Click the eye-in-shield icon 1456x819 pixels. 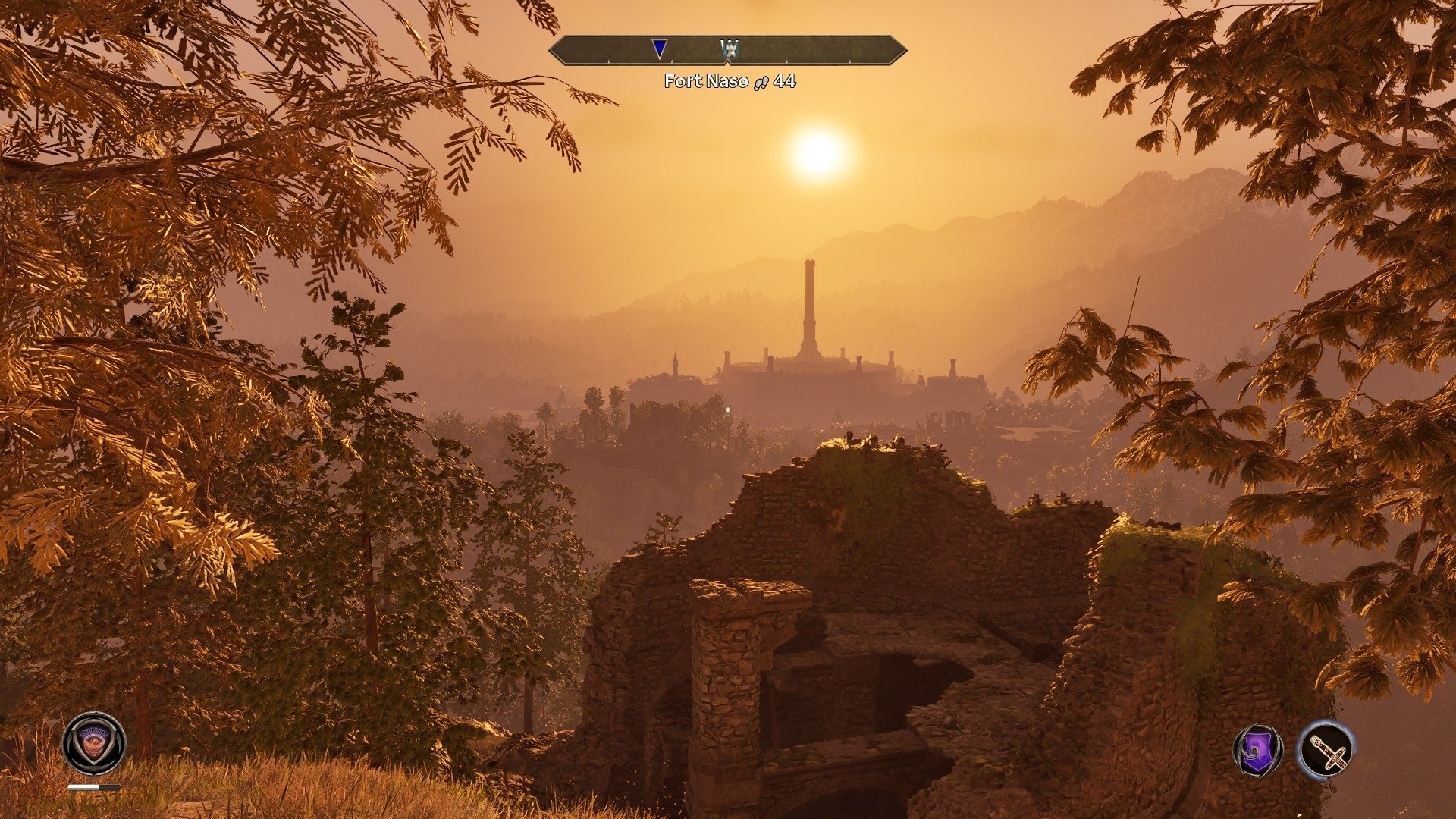point(94,743)
